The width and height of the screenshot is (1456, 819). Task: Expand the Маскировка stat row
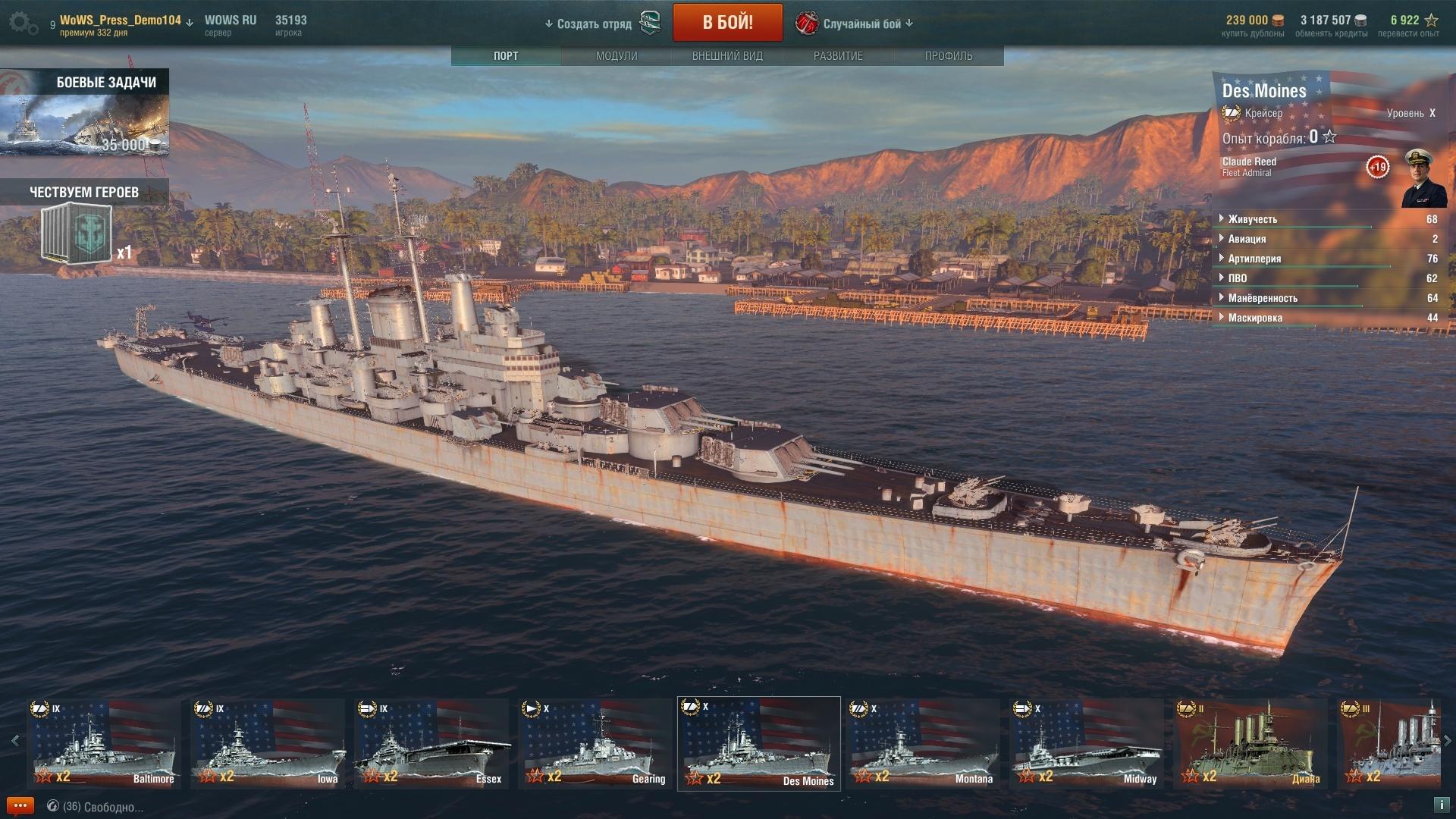point(1255,318)
